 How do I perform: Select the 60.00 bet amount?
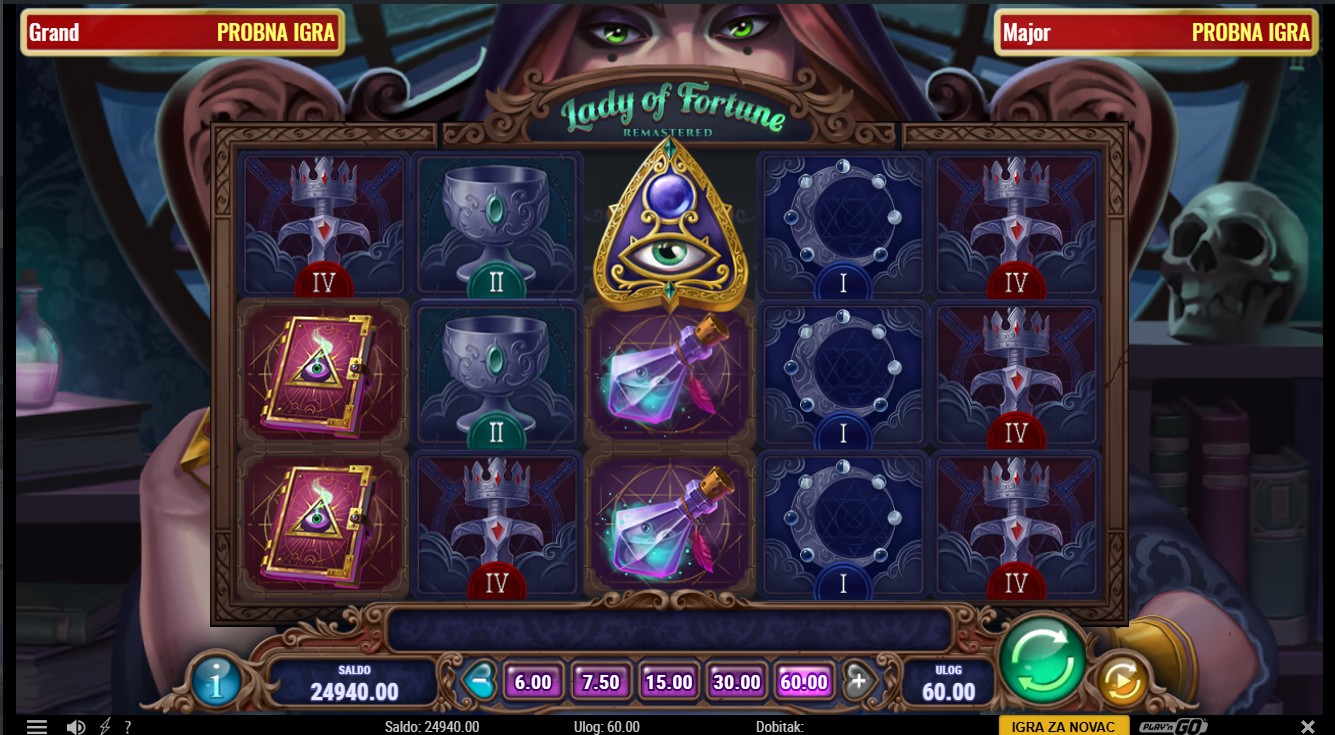point(804,682)
